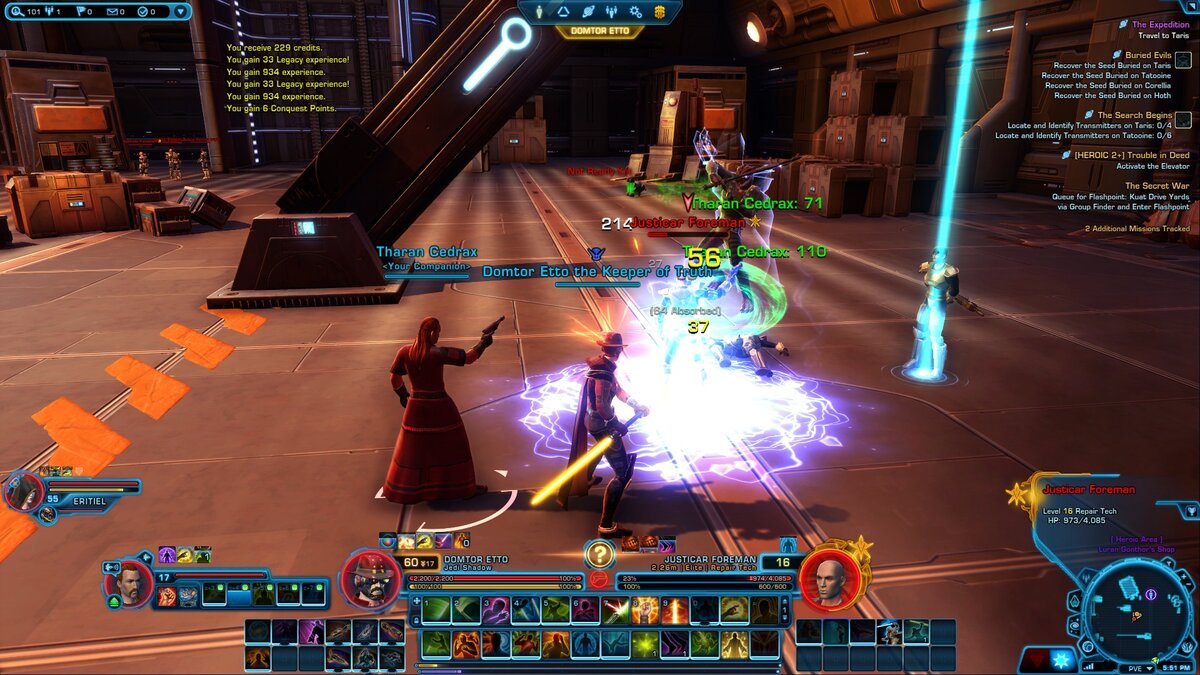Trigger the orange beam ability in slot 9
The image size is (1200, 675).
676,609
